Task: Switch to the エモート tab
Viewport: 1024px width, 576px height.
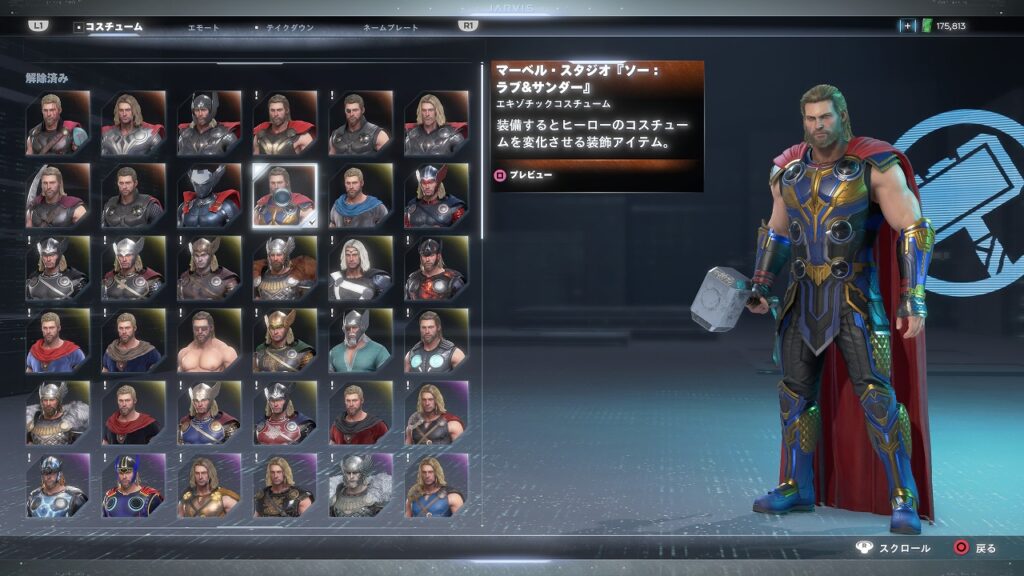Action: [203, 27]
